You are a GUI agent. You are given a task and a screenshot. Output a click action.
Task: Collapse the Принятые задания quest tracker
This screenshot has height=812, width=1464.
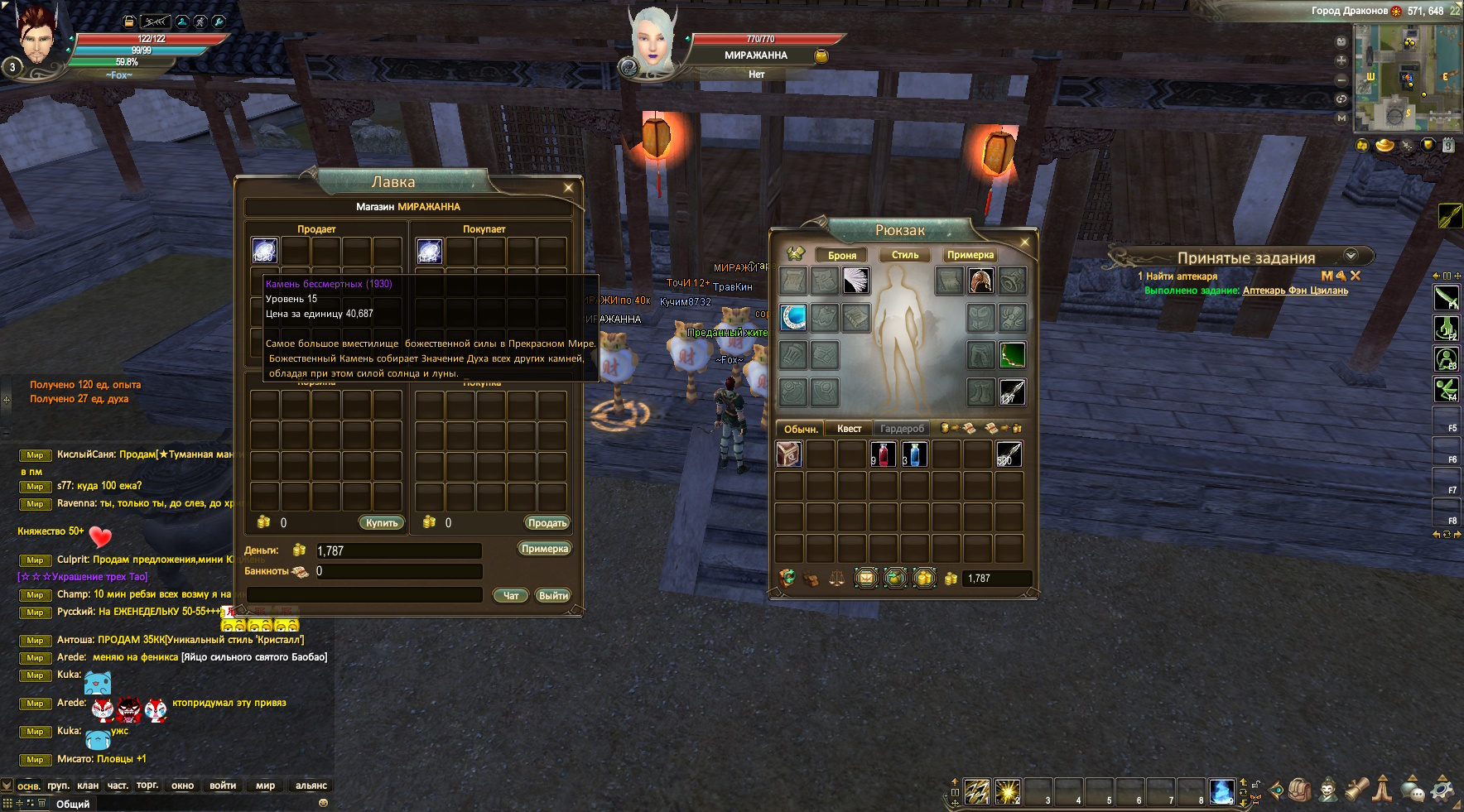pos(1351,256)
